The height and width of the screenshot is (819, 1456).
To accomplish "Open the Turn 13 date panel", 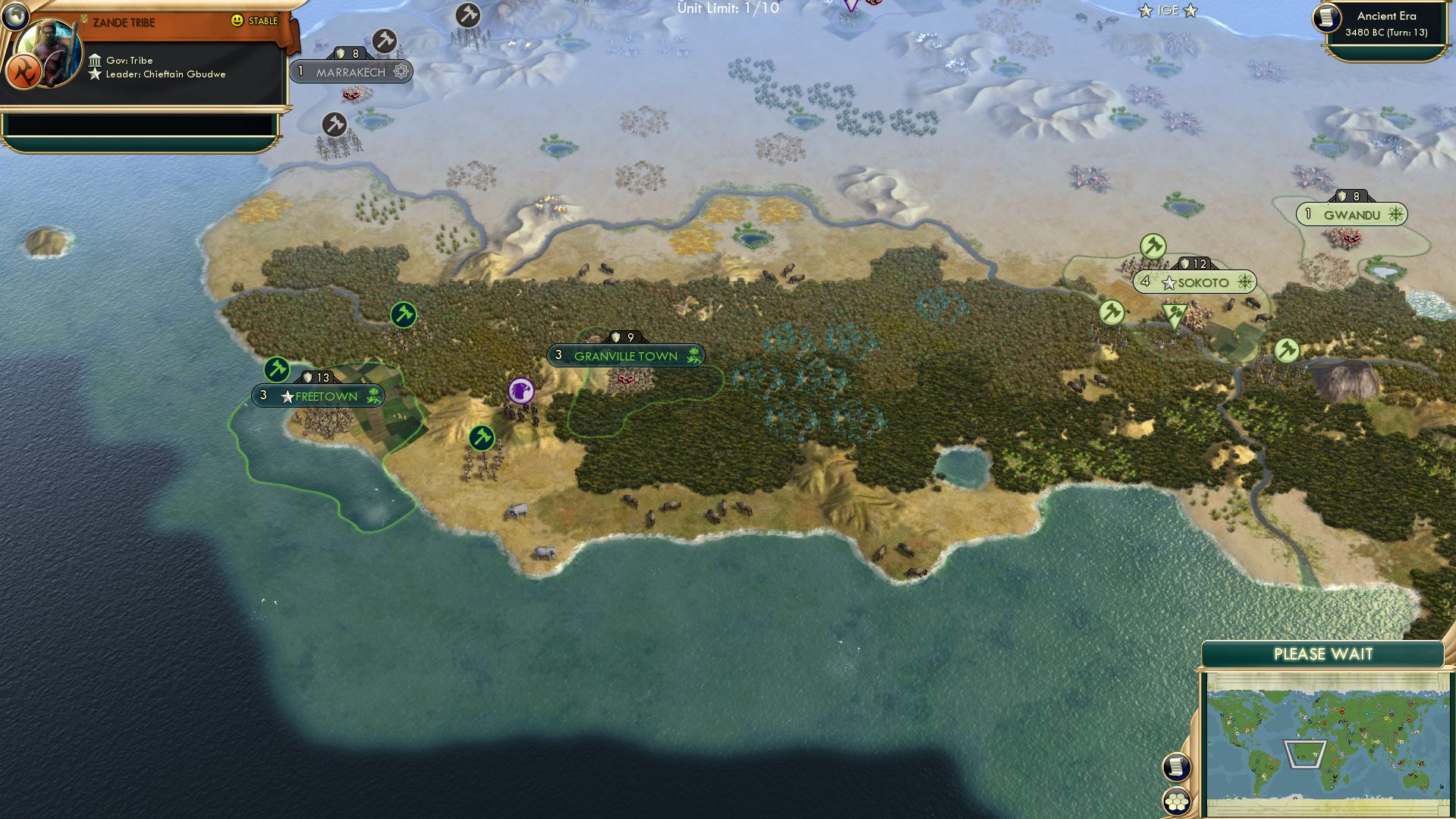I will click(1388, 32).
